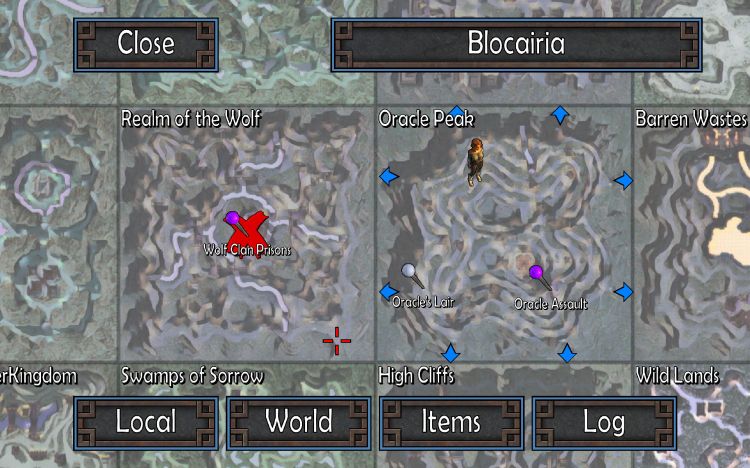Viewport: 750px width, 468px height.
Task: Select the Wolf Clan Prisons map marker
Action: [x=233, y=219]
